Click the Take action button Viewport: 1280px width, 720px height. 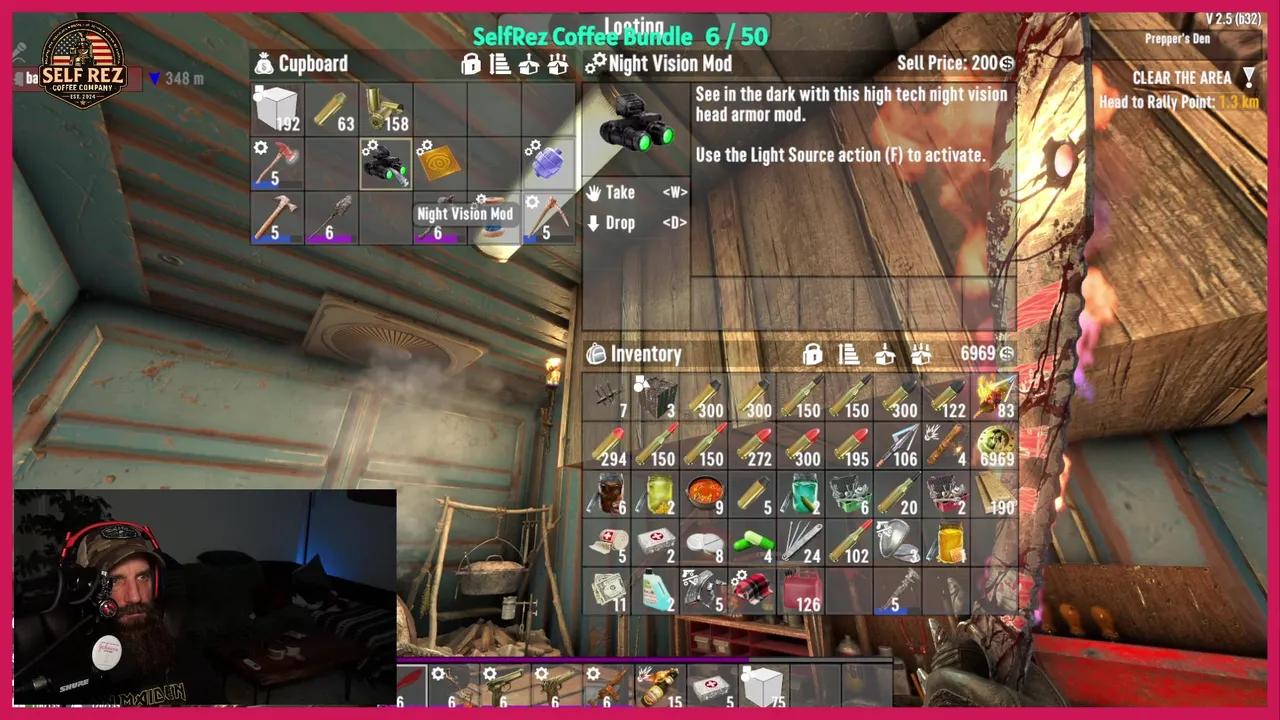point(620,193)
